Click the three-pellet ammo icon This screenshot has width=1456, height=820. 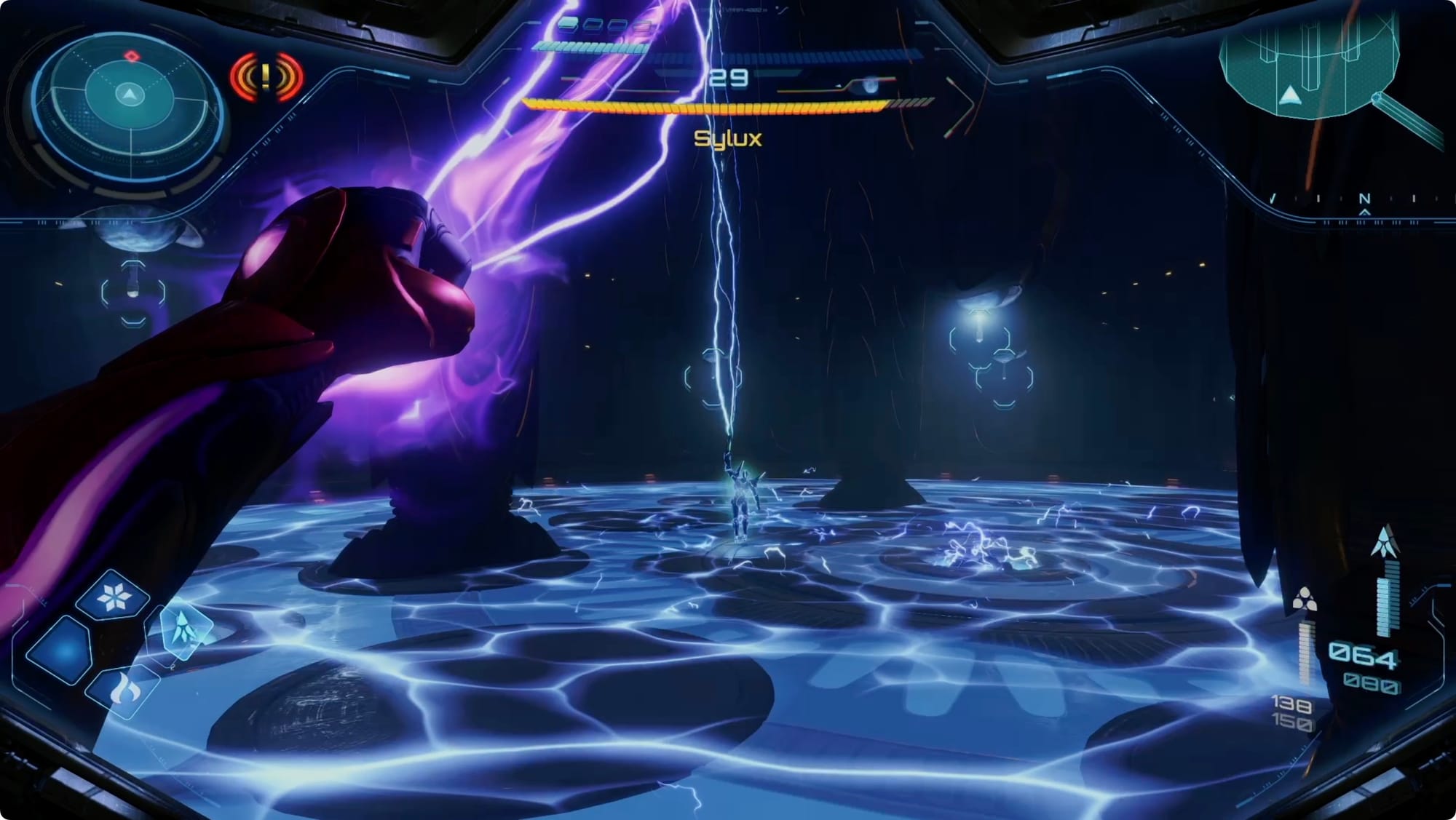(1304, 600)
